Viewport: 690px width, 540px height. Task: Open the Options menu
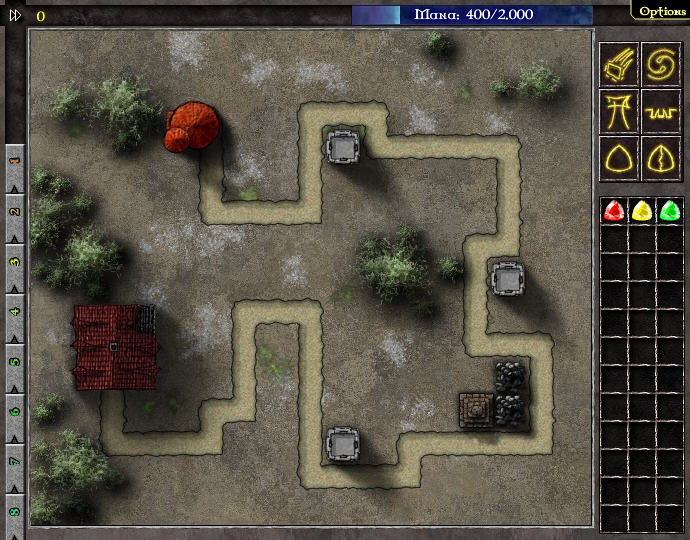pos(662,11)
